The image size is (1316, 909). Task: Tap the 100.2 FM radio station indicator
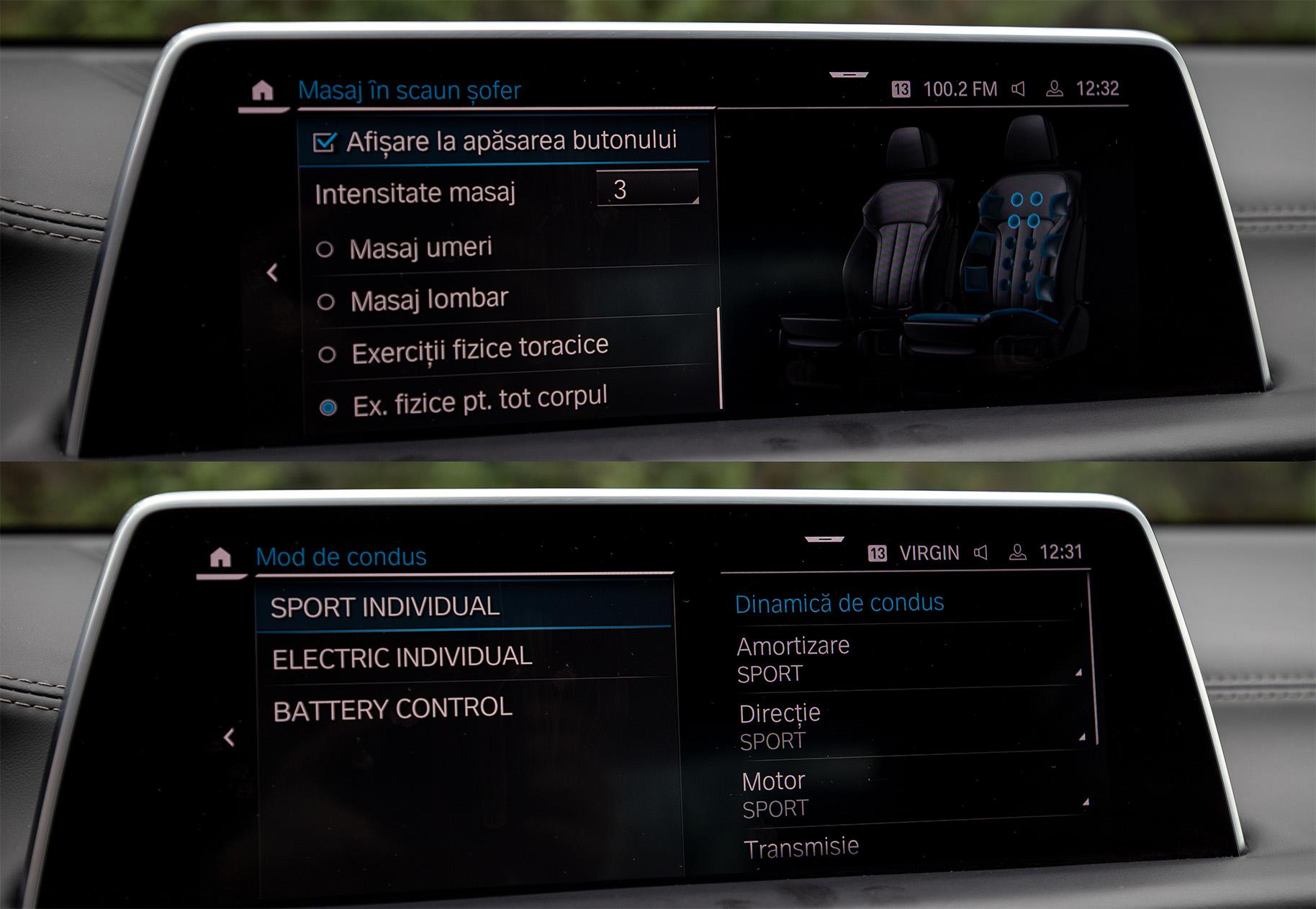[x=959, y=89]
